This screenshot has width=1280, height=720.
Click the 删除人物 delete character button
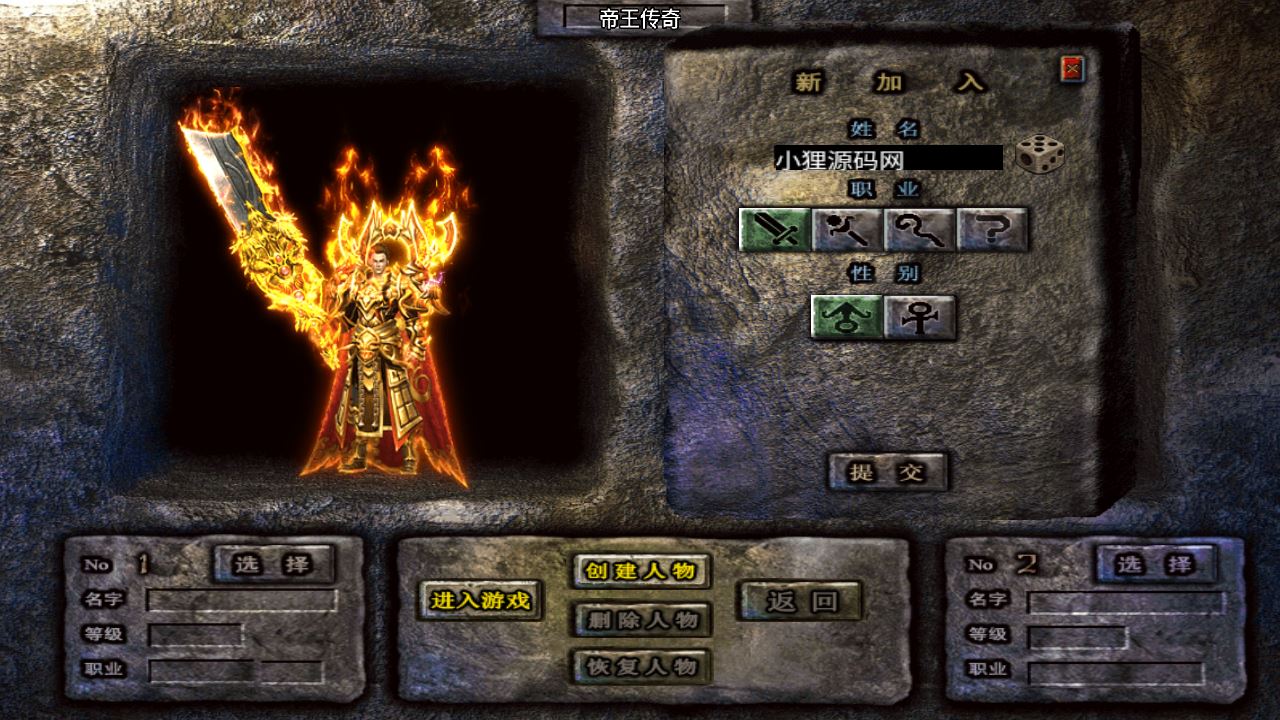pyautogui.click(x=641, y=619)
